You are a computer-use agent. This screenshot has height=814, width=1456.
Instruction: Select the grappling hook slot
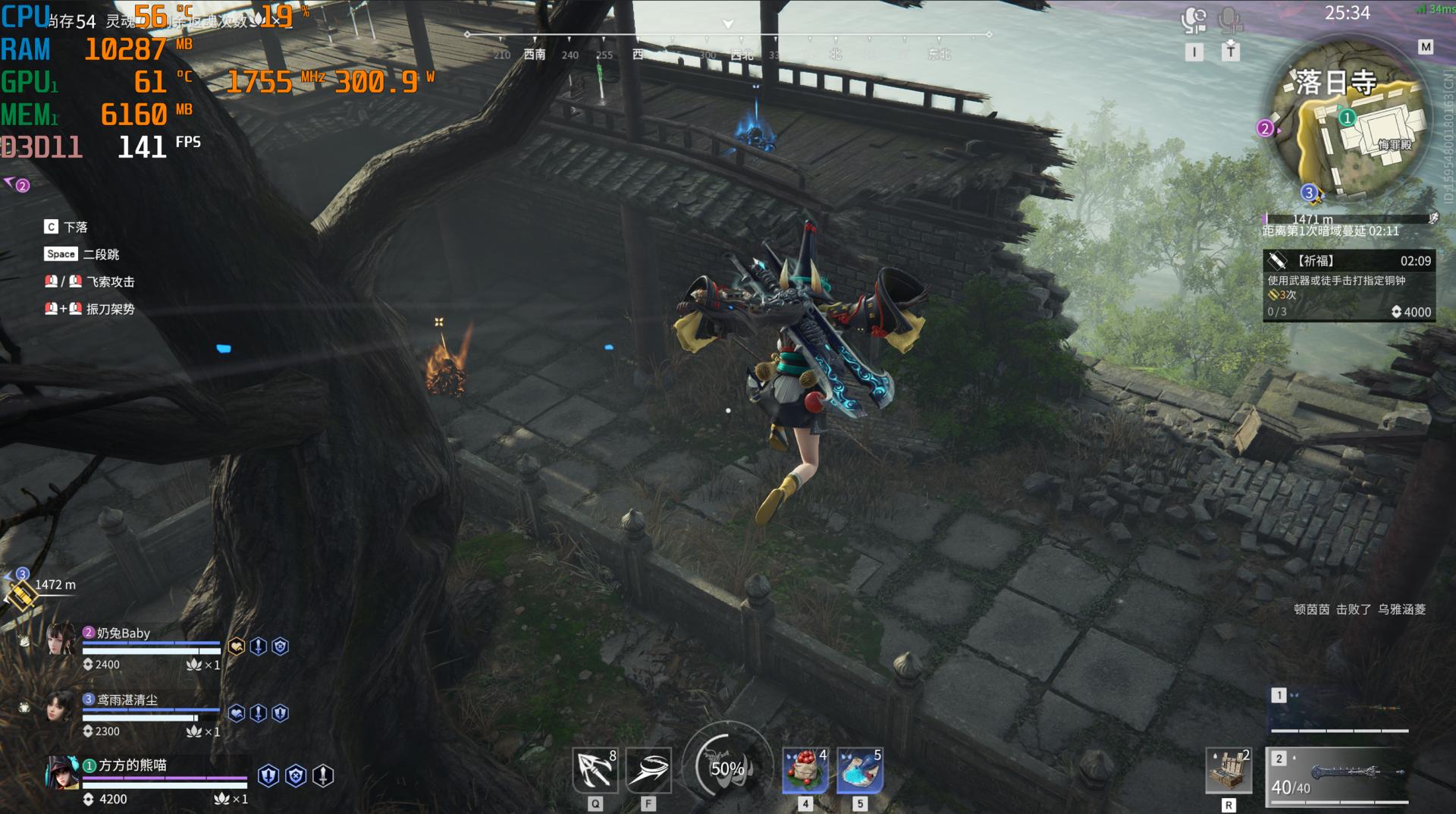point(595,771)
